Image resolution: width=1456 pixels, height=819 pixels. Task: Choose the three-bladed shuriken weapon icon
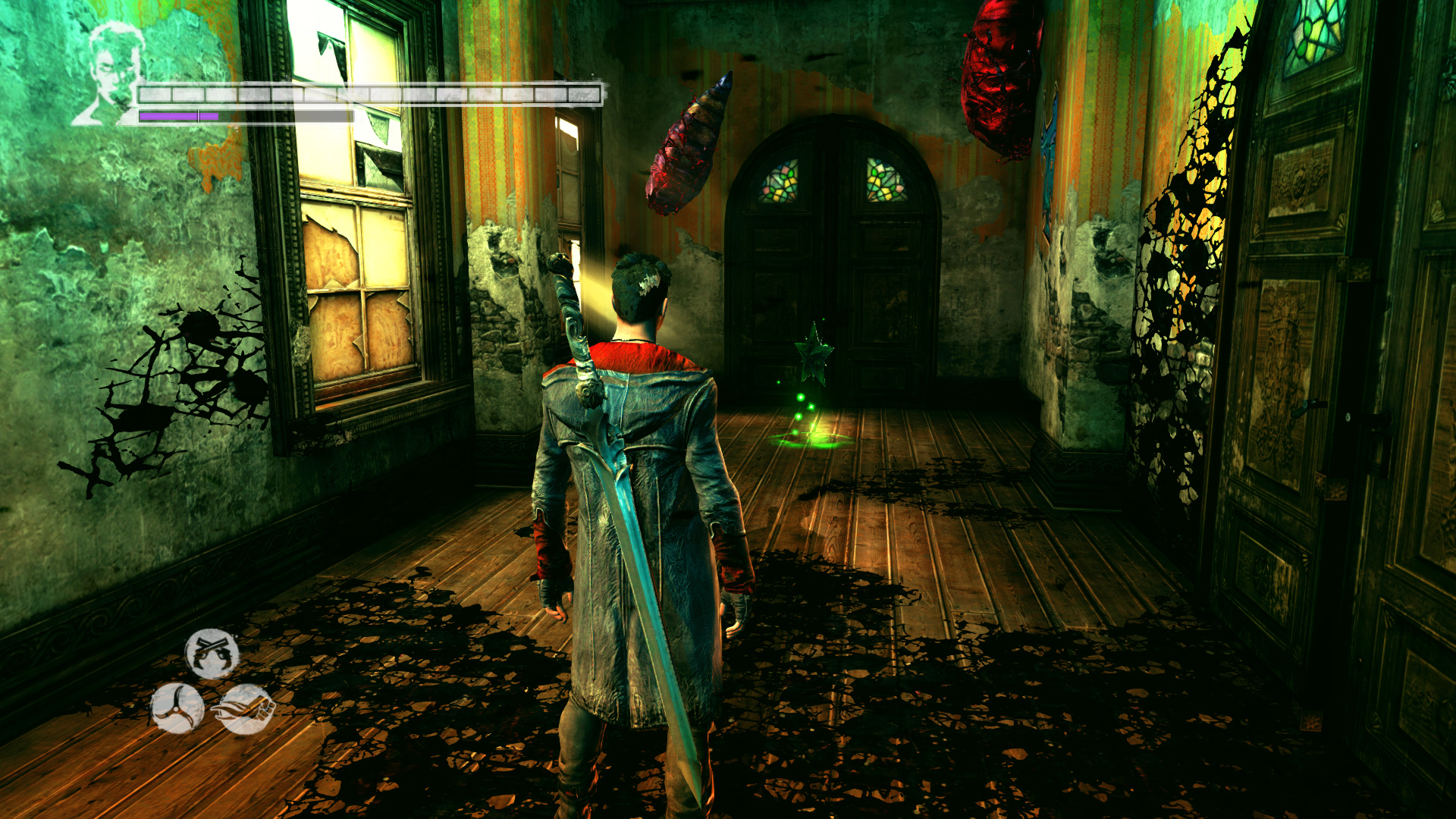(177, 708)
